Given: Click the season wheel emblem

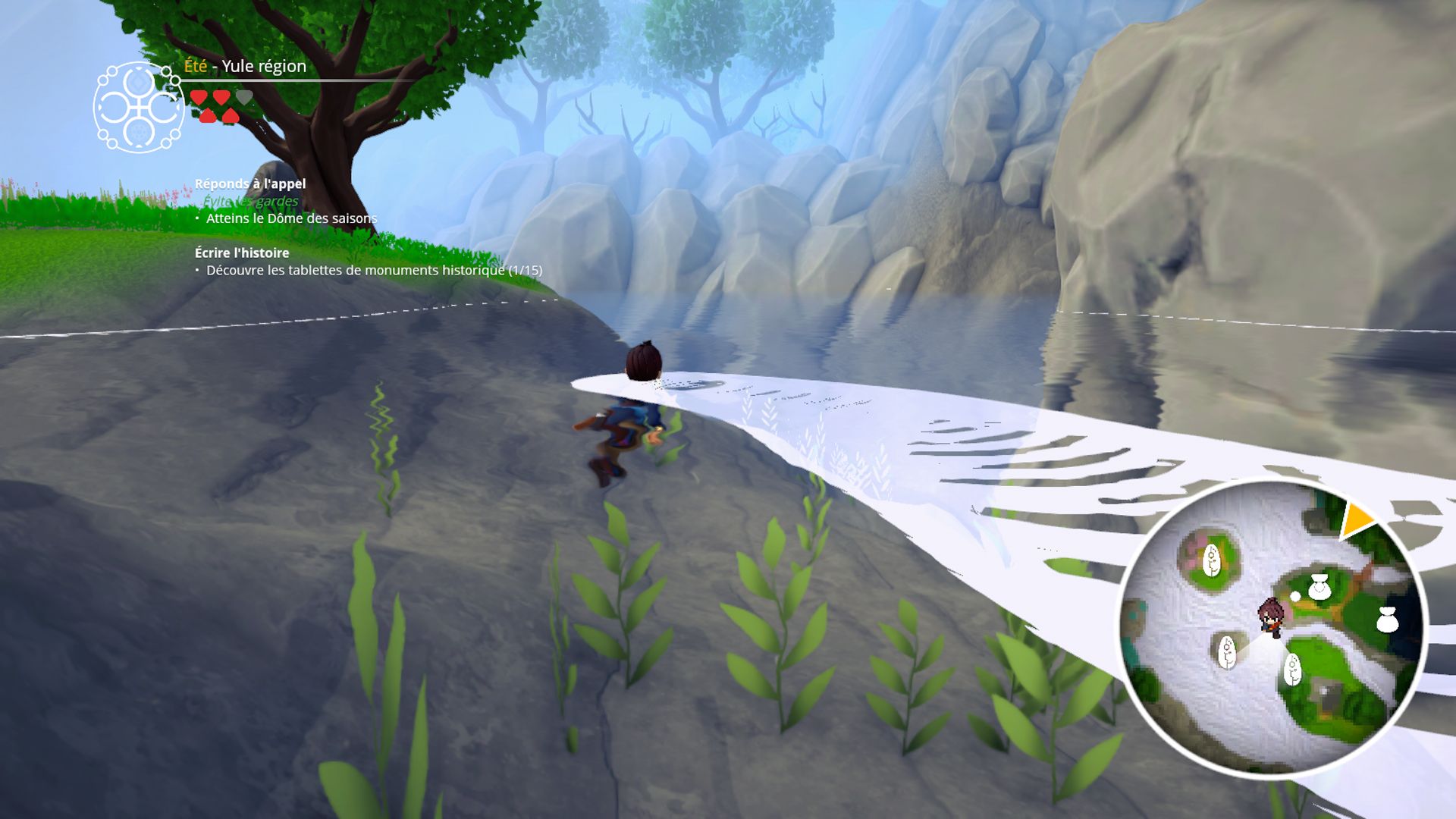Looking at the screenshot, I should 139,108.
